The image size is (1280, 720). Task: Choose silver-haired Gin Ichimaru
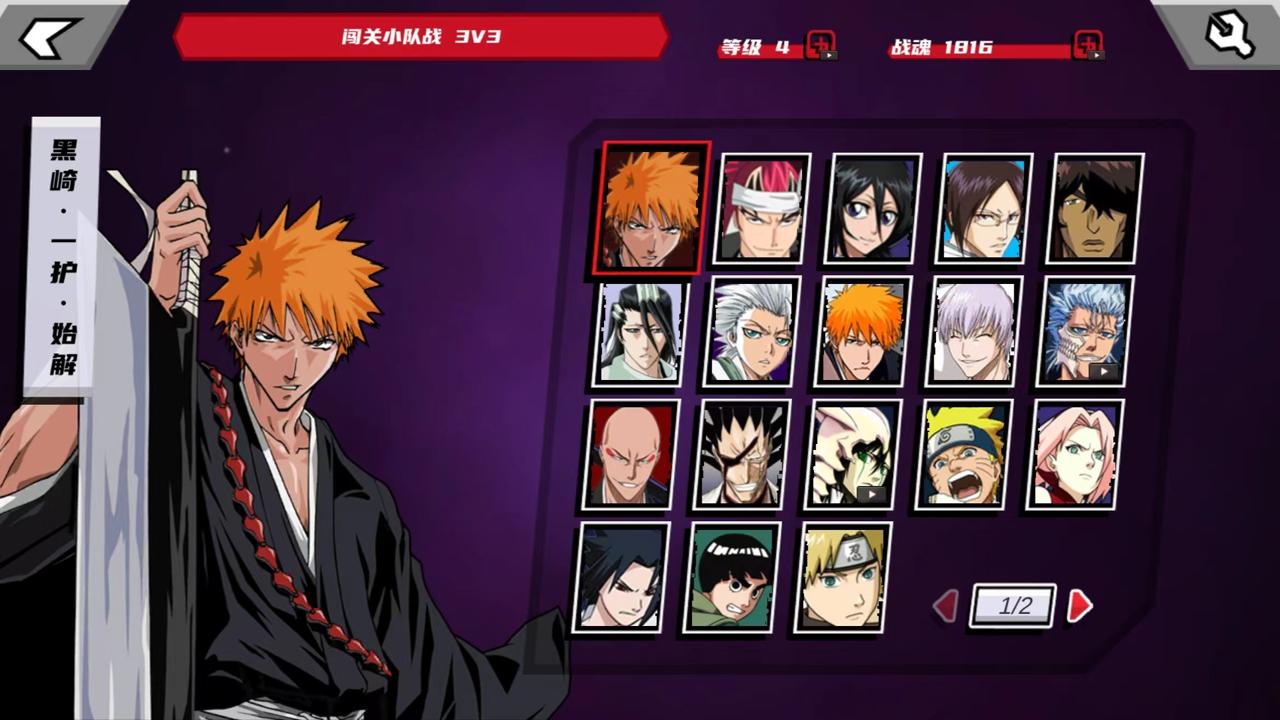[974, 331]
